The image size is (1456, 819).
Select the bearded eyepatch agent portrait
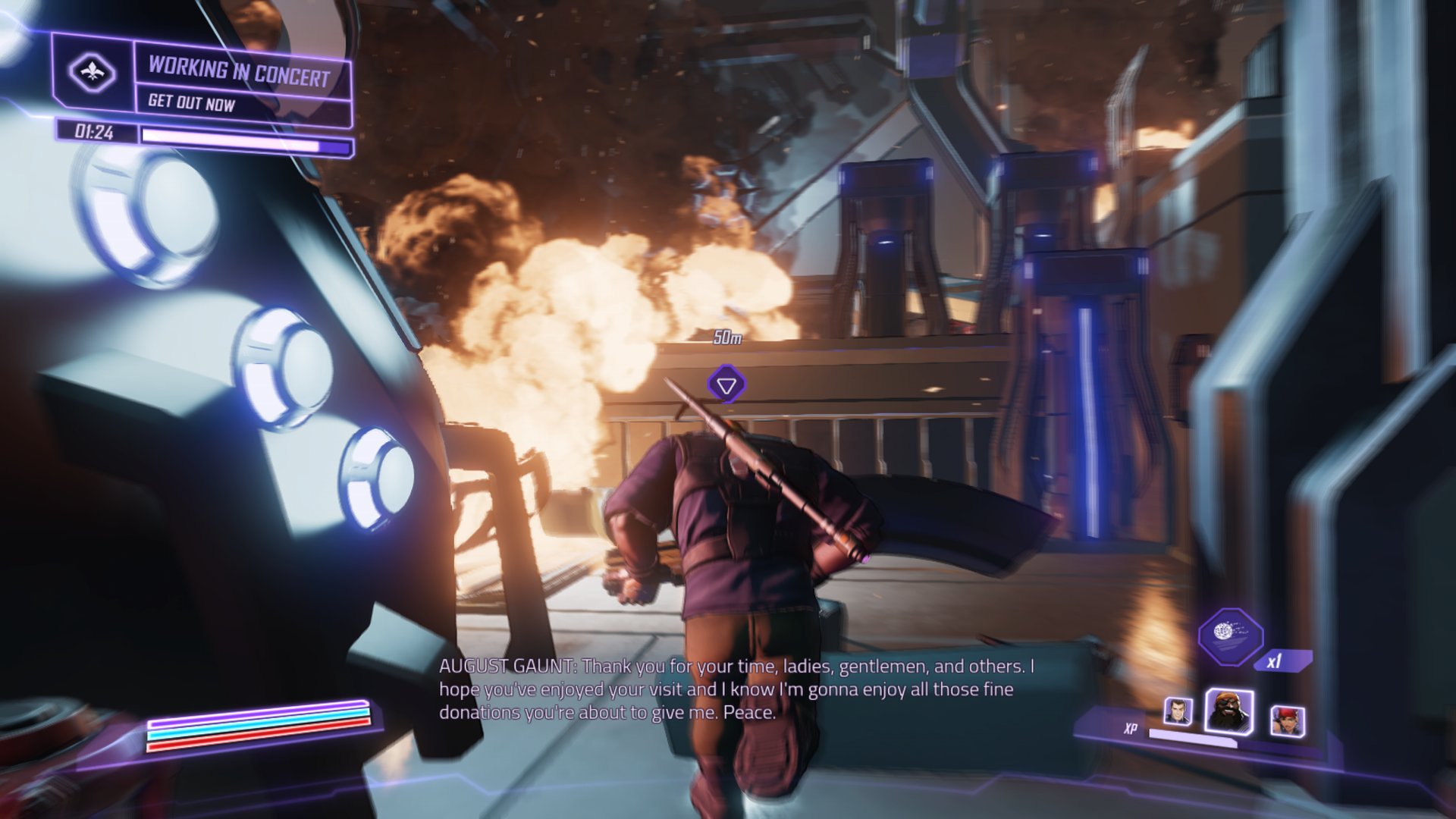click(x=1228, y=711)
